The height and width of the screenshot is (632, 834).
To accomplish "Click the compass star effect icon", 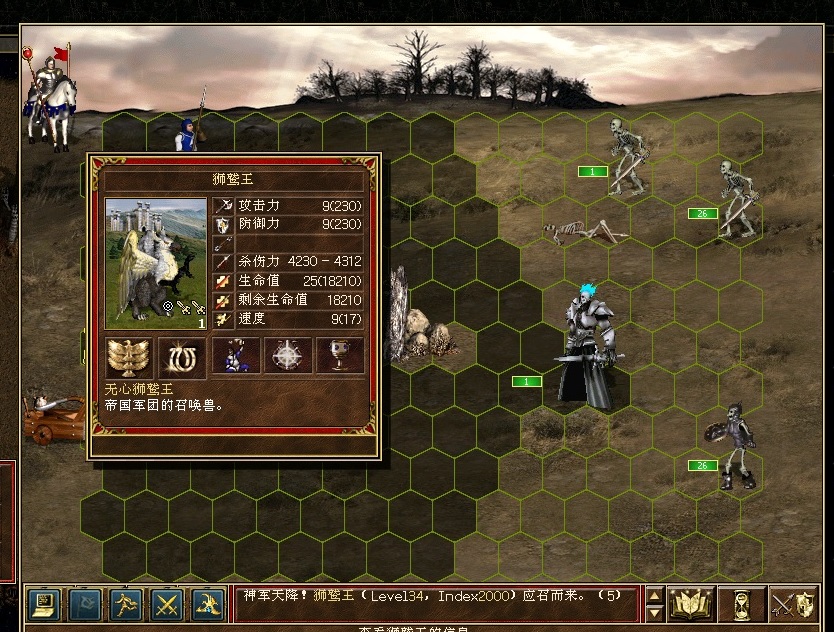I will pyautogui.click(x=288, y=357).
